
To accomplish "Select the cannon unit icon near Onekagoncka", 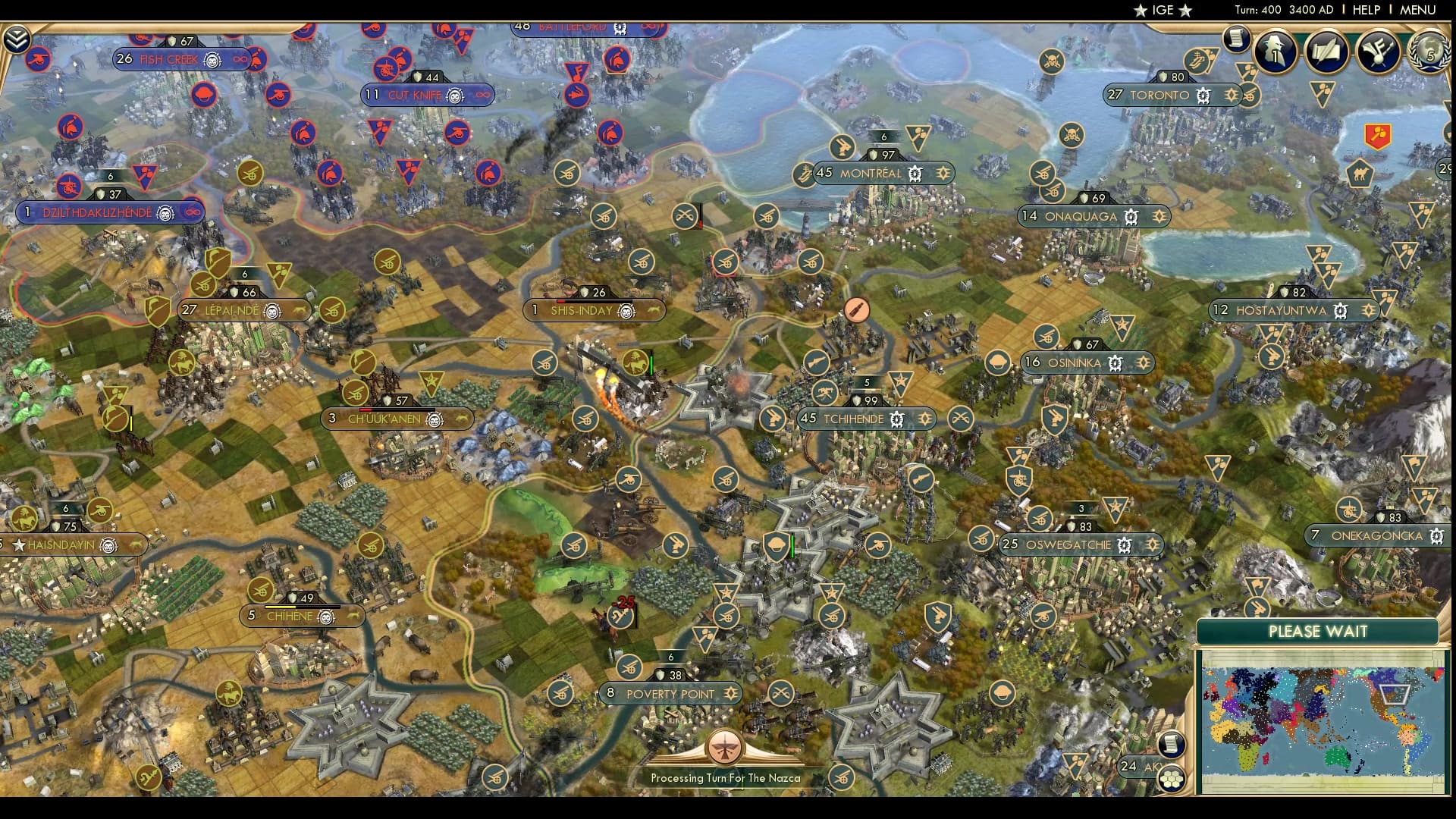I will (1349, 510).
